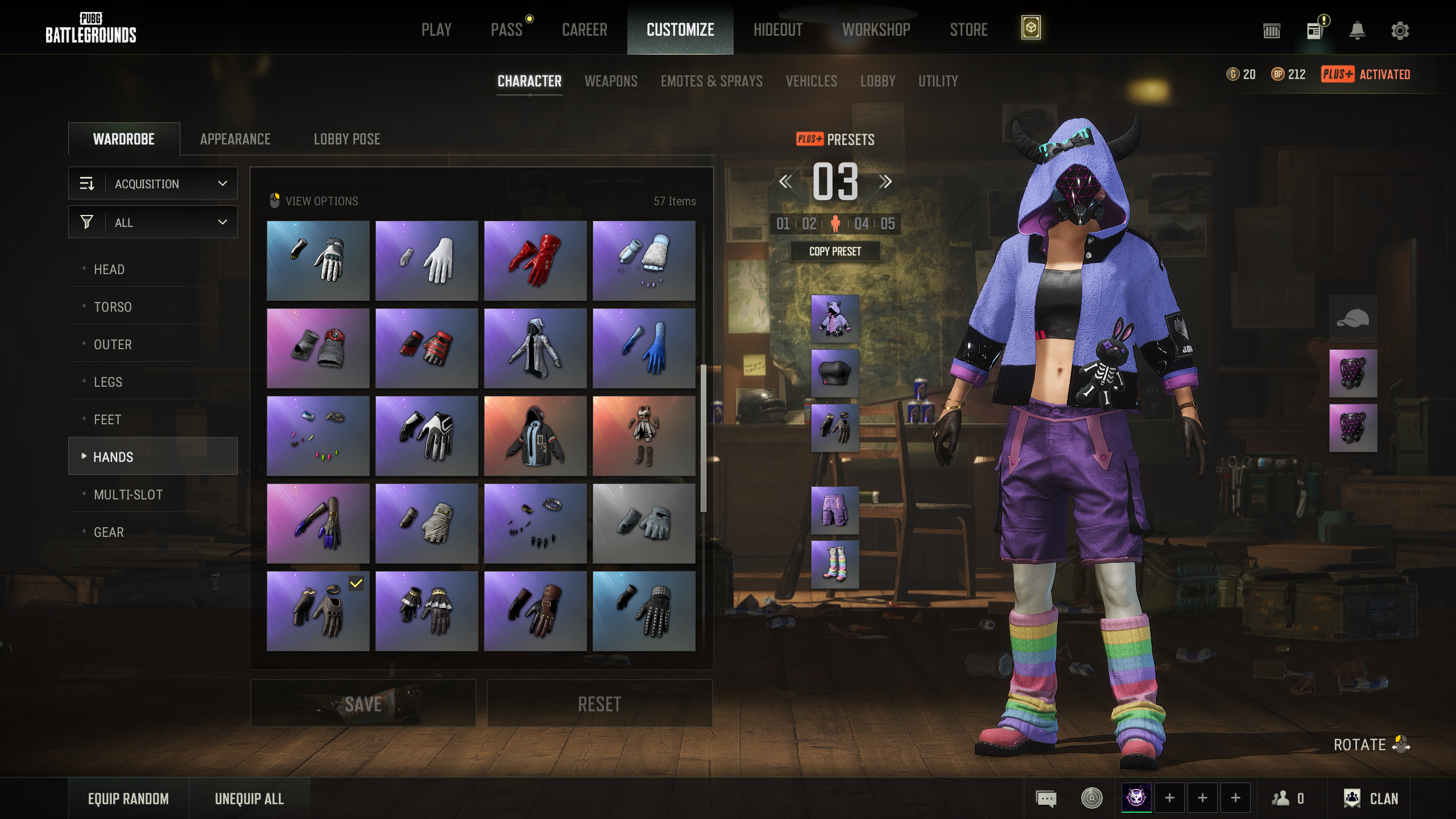1456x819 pixels.
Task: Expand the Acquisition sort dropdown
Action: (152, 184)
